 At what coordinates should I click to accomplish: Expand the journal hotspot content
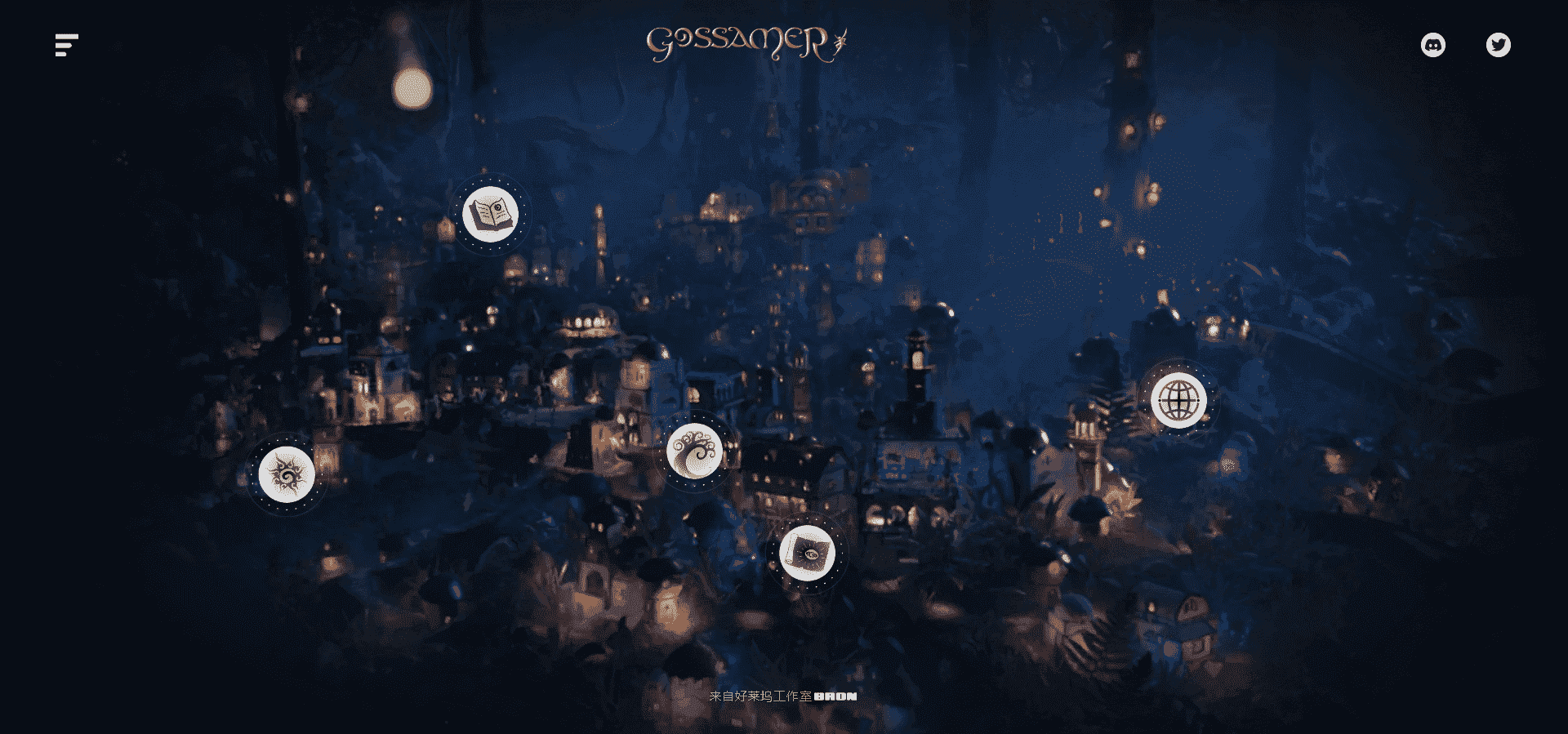[x=491, y=214]
